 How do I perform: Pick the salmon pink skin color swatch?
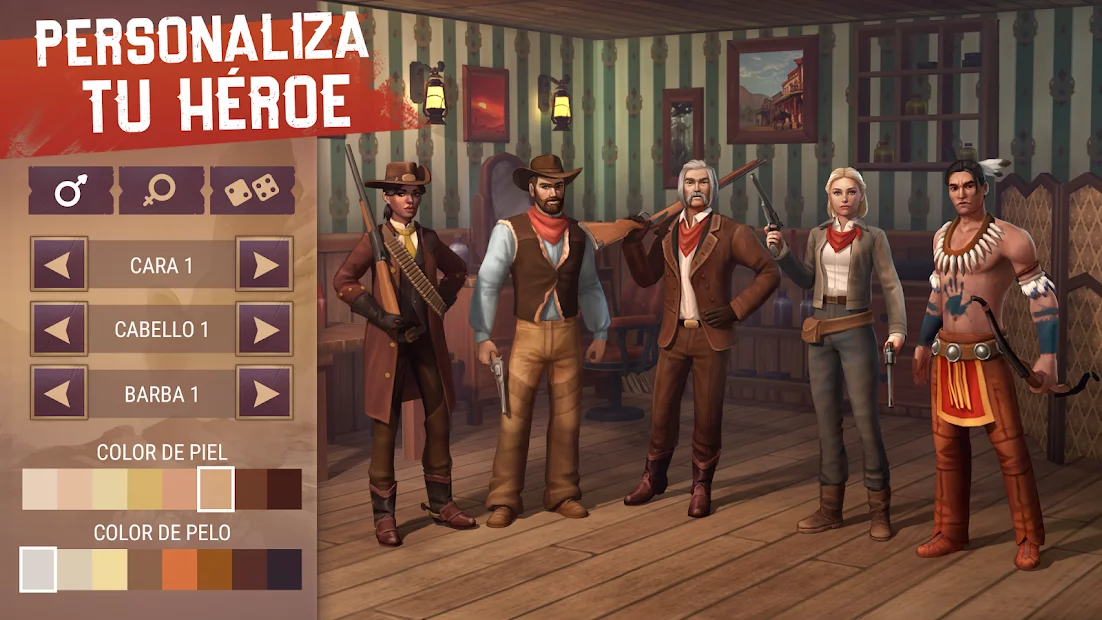pos(180,489)
